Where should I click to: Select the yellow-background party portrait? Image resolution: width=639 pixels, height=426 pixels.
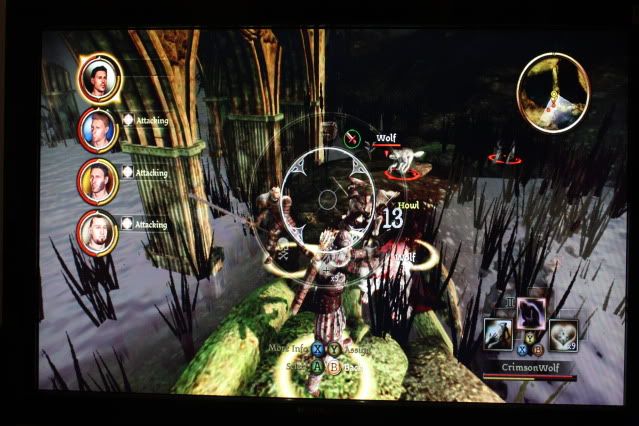tap(98, 181)
